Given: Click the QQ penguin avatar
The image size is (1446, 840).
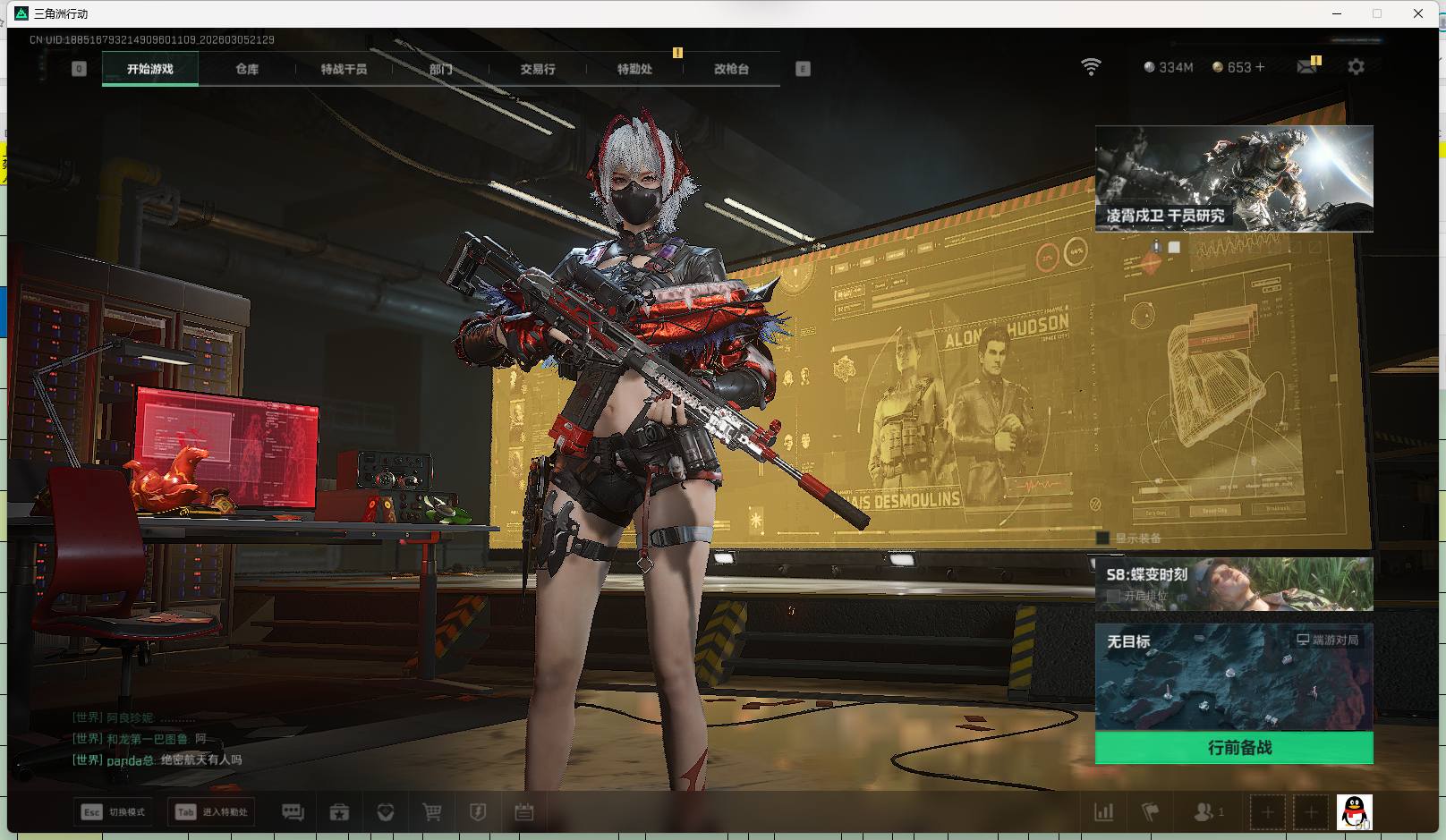Looking at the screenshot, I should click(x=1354, y=812).
